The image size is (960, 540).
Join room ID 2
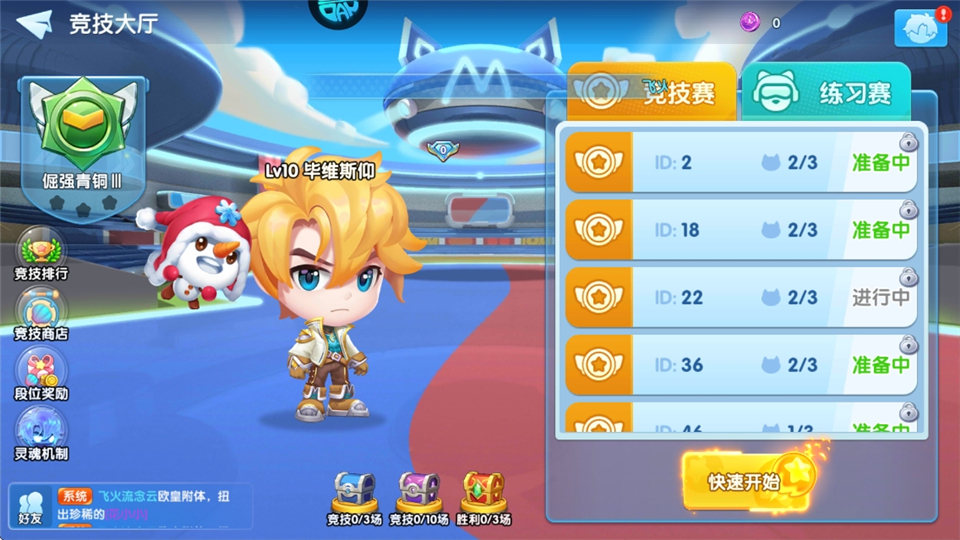coord(740,162)
